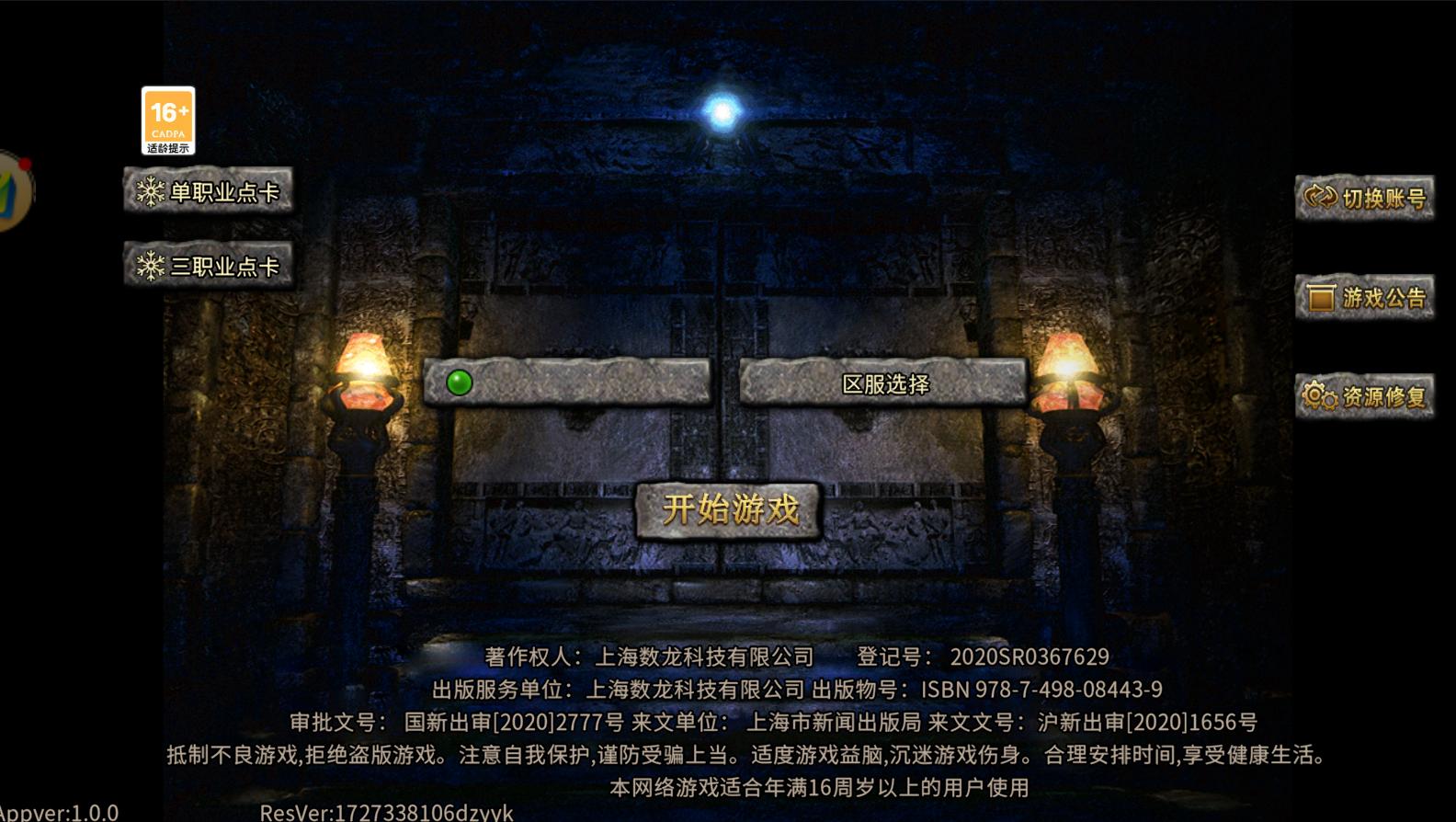Click the bulletin scroll icon beside 游戏公告

[x=1320, y=298]
